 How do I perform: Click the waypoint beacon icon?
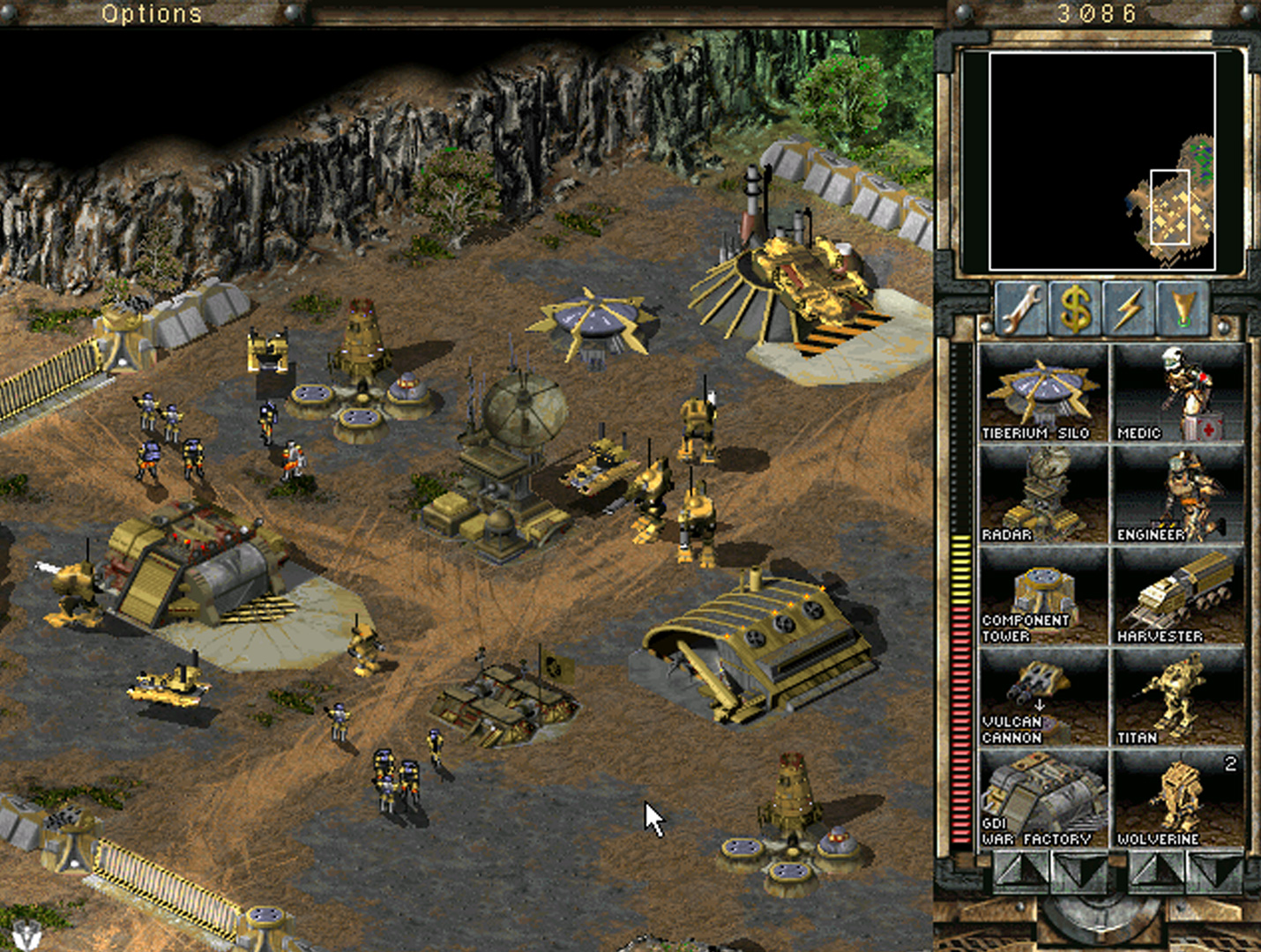tap(1181, 308)
